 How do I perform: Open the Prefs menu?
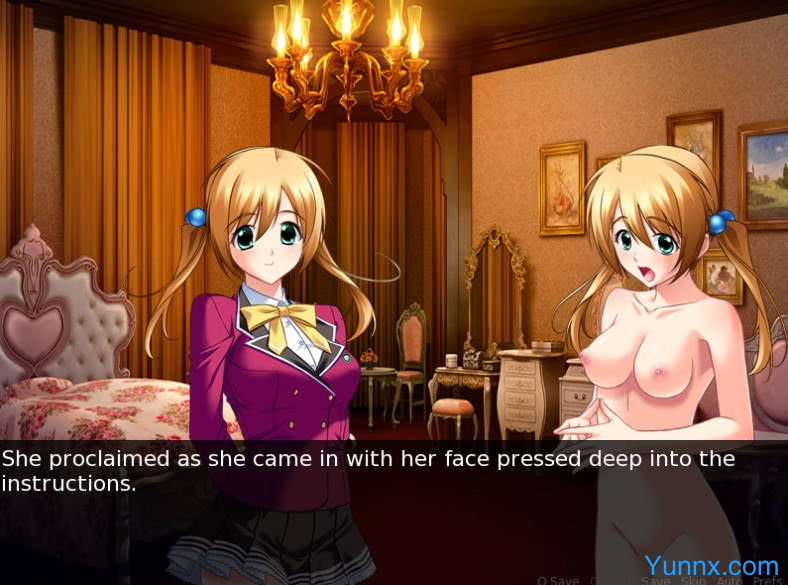[x=767, y=580]
